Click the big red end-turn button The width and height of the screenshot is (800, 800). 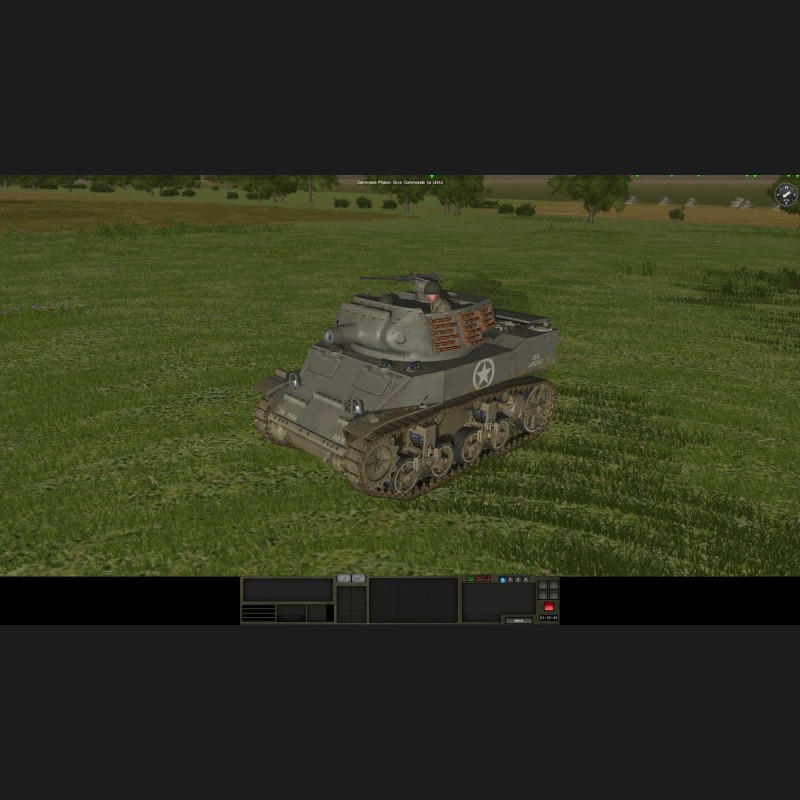click(549, 606)
